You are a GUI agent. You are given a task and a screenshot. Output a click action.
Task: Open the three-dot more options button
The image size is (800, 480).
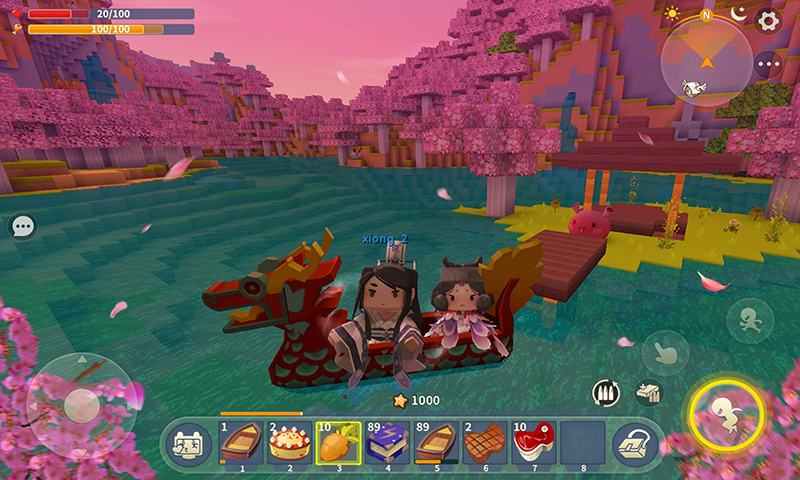(x=768, y=65)
